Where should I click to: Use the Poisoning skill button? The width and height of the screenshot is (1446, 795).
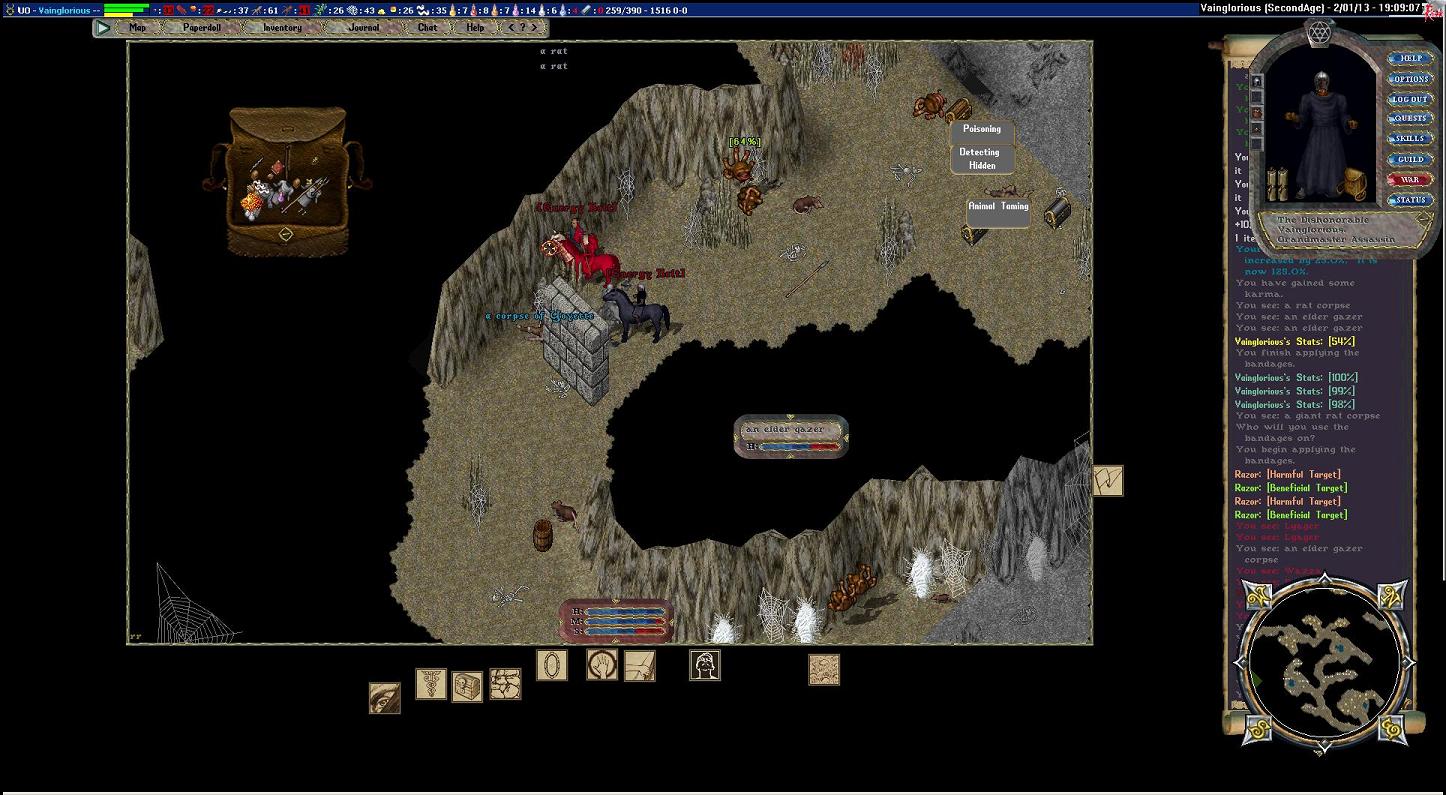point(981,130)
